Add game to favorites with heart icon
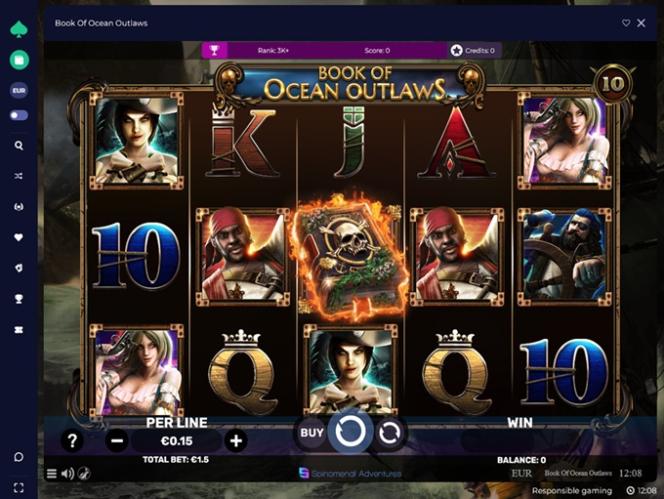Viewport: 664px width, 499px height. tap(626, 23)
